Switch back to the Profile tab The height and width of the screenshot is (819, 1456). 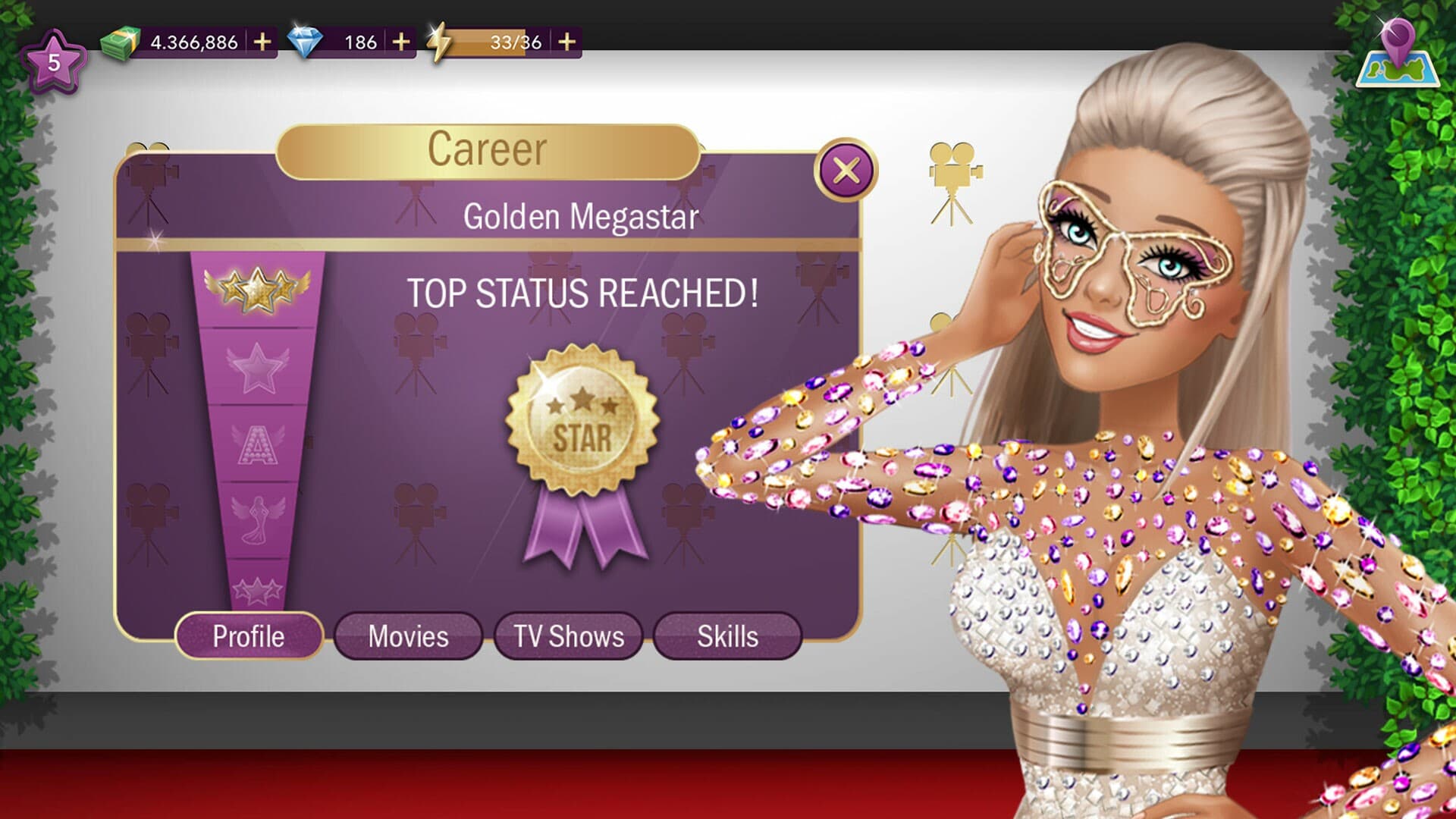click(250, 637)
